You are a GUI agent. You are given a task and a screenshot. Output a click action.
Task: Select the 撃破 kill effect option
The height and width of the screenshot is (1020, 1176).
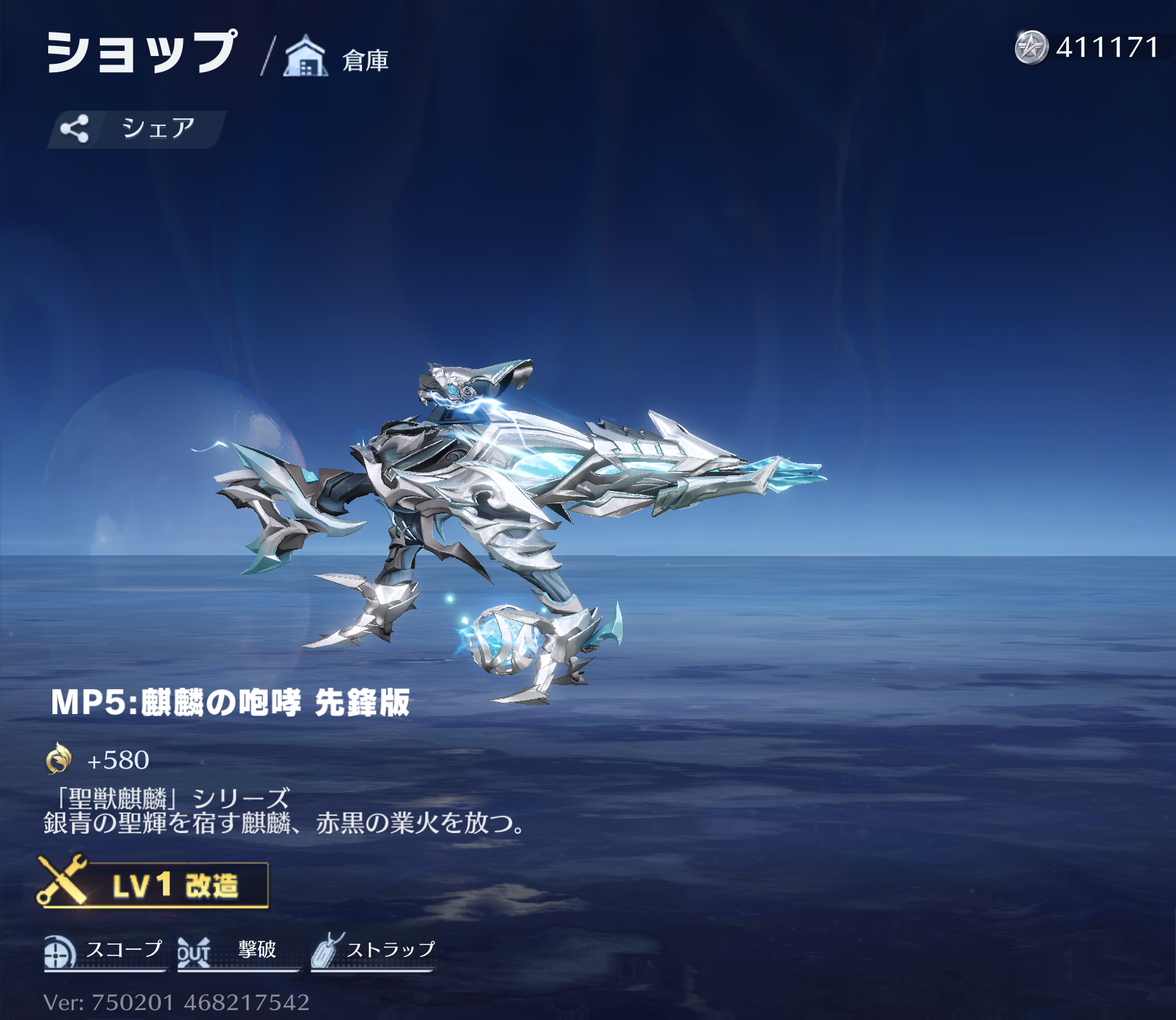tap(237, 951)
